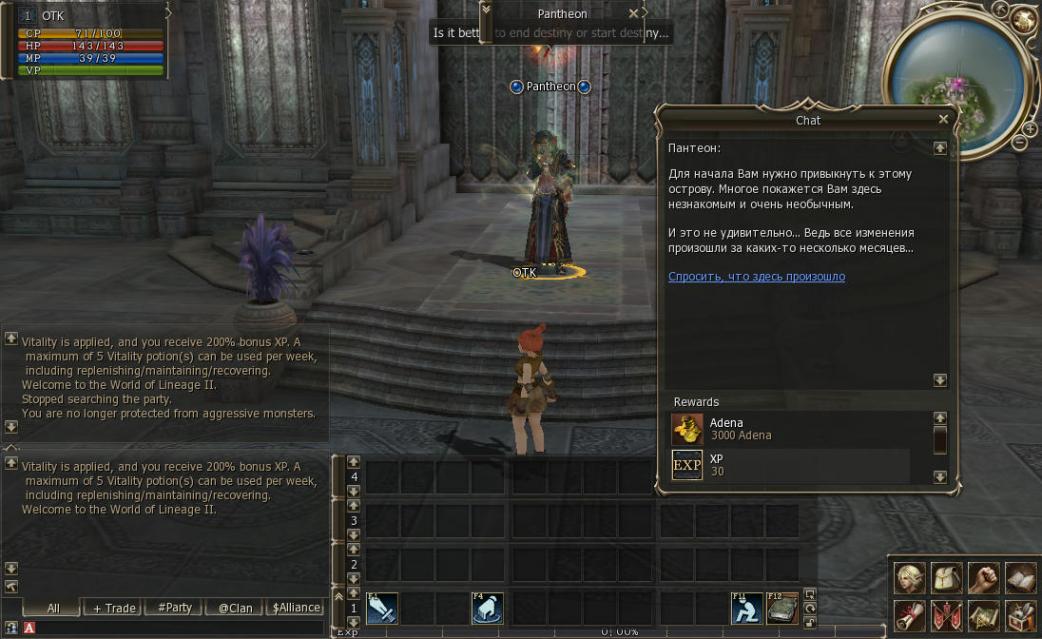Switch to the All chat tab
The width and height of the screenshot is (1042, 639).
click(x=53, y=608)
